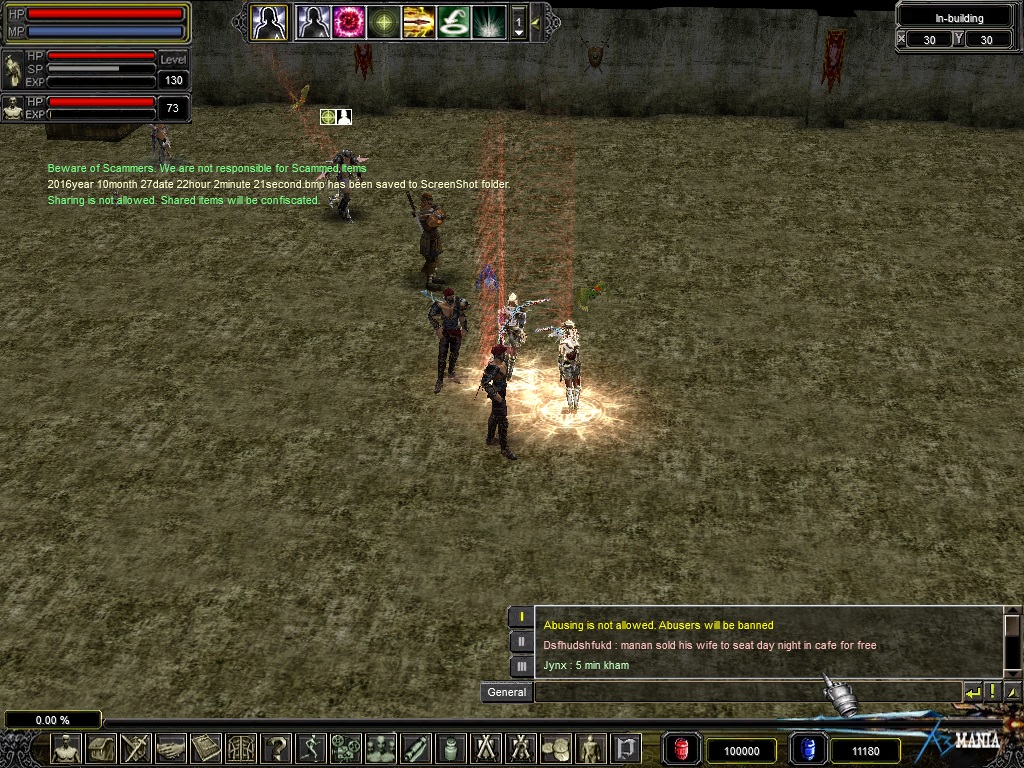The height and width of the screenshot is (768, 1024).
Task: Switch to chat tab II
Action: click(x=521, y=641)
